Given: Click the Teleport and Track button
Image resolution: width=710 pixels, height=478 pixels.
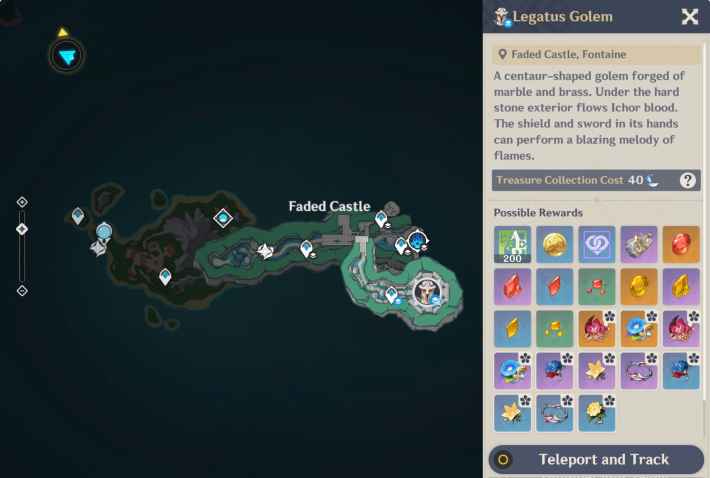Looking at the screenshot, I should 596,459.
